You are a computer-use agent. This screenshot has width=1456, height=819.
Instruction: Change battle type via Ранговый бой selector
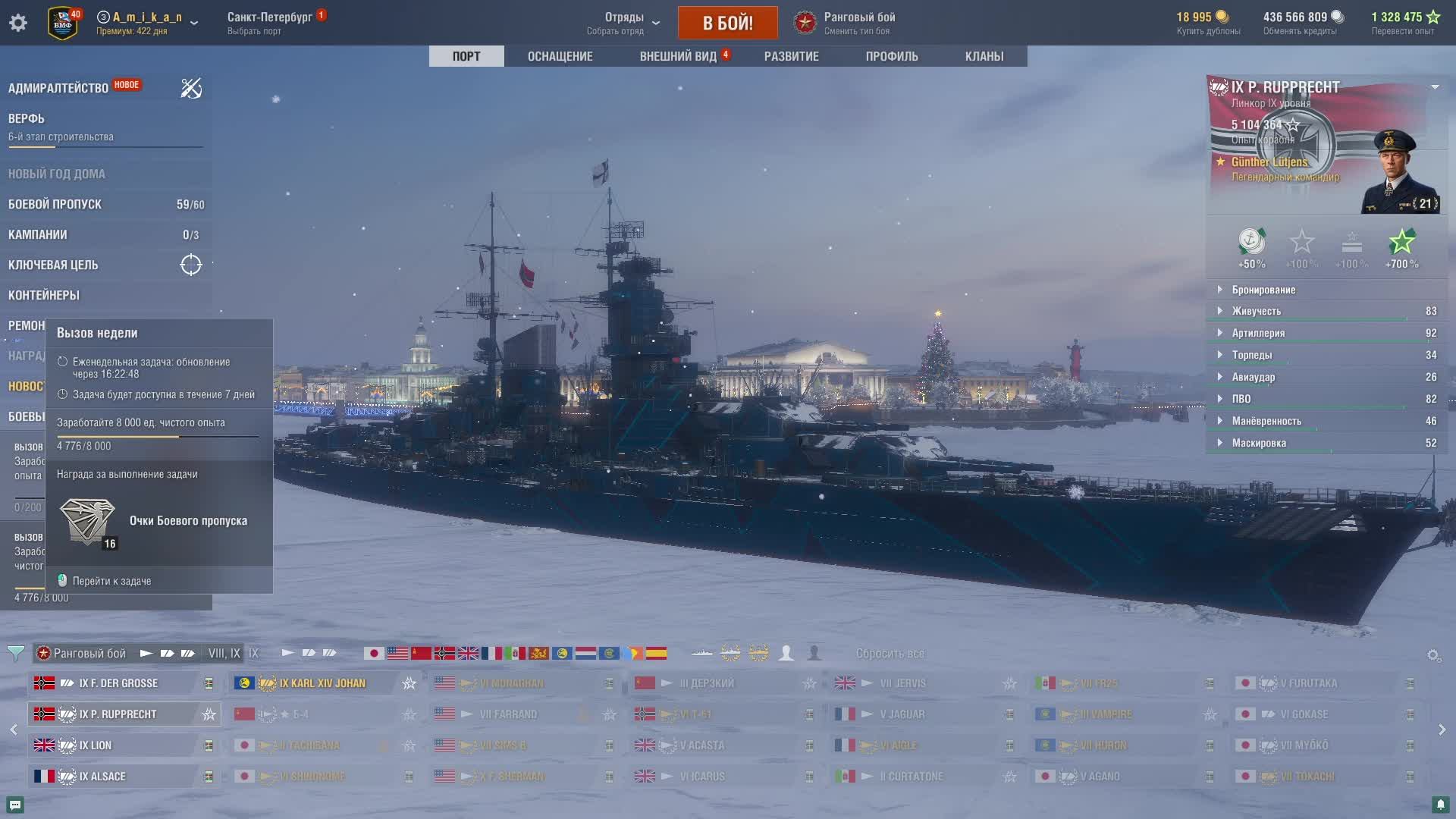(x=858, y=23)
